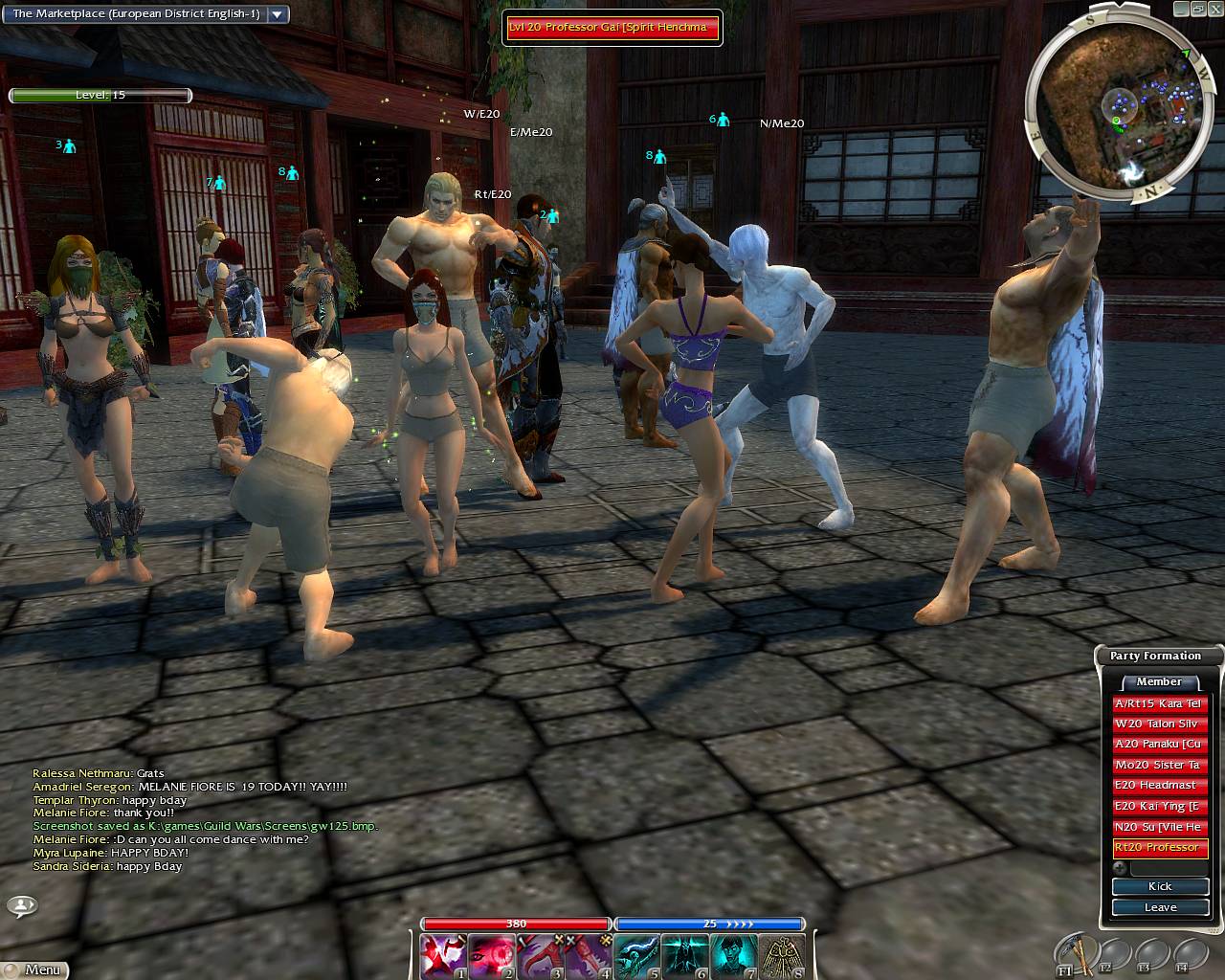Open the chat speech bubble button
Viewport: 1225px width, 980px height.
click(x=22, y=904)
